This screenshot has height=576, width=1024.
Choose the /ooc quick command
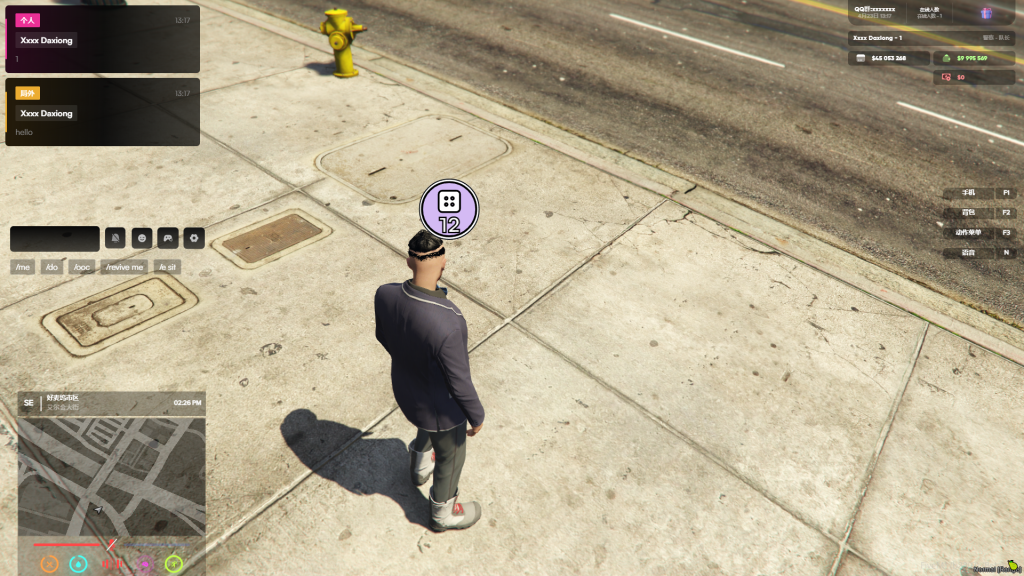click(x=82, y=267)
